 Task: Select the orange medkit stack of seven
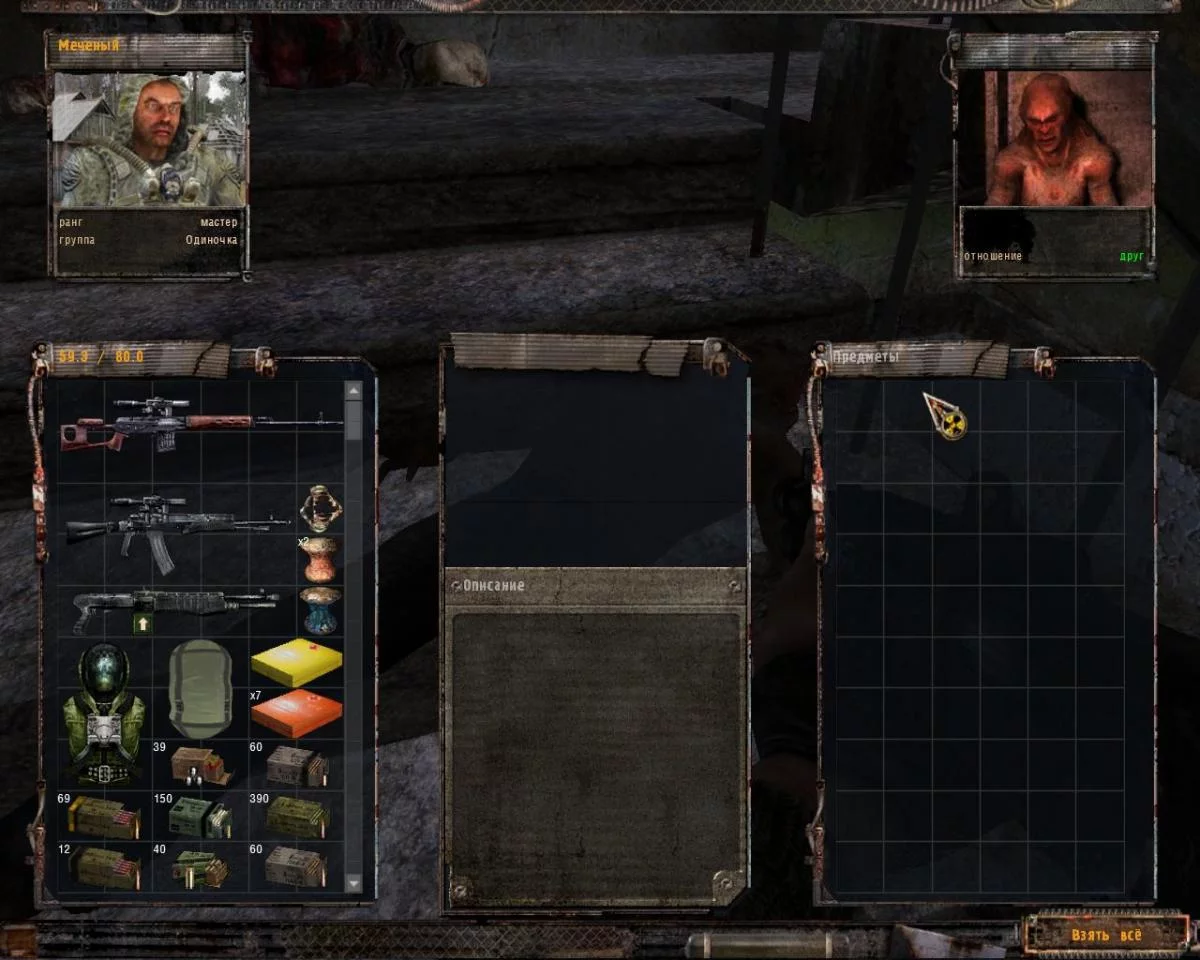(296, 713)
